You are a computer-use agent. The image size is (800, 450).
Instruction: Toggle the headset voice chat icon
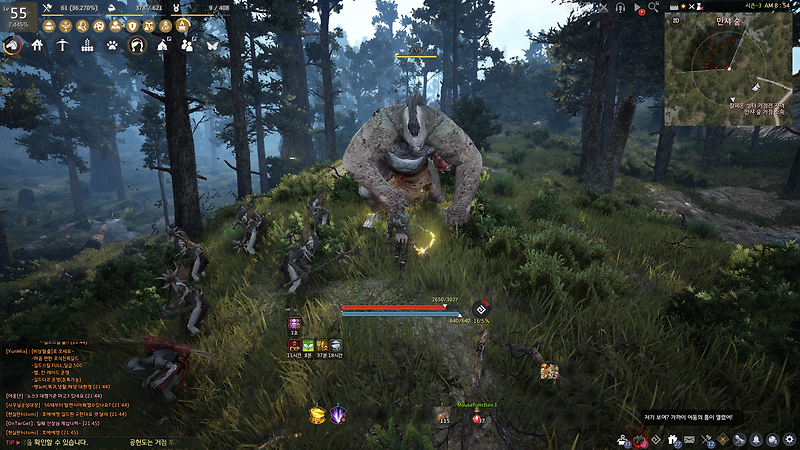coord(620,8)
